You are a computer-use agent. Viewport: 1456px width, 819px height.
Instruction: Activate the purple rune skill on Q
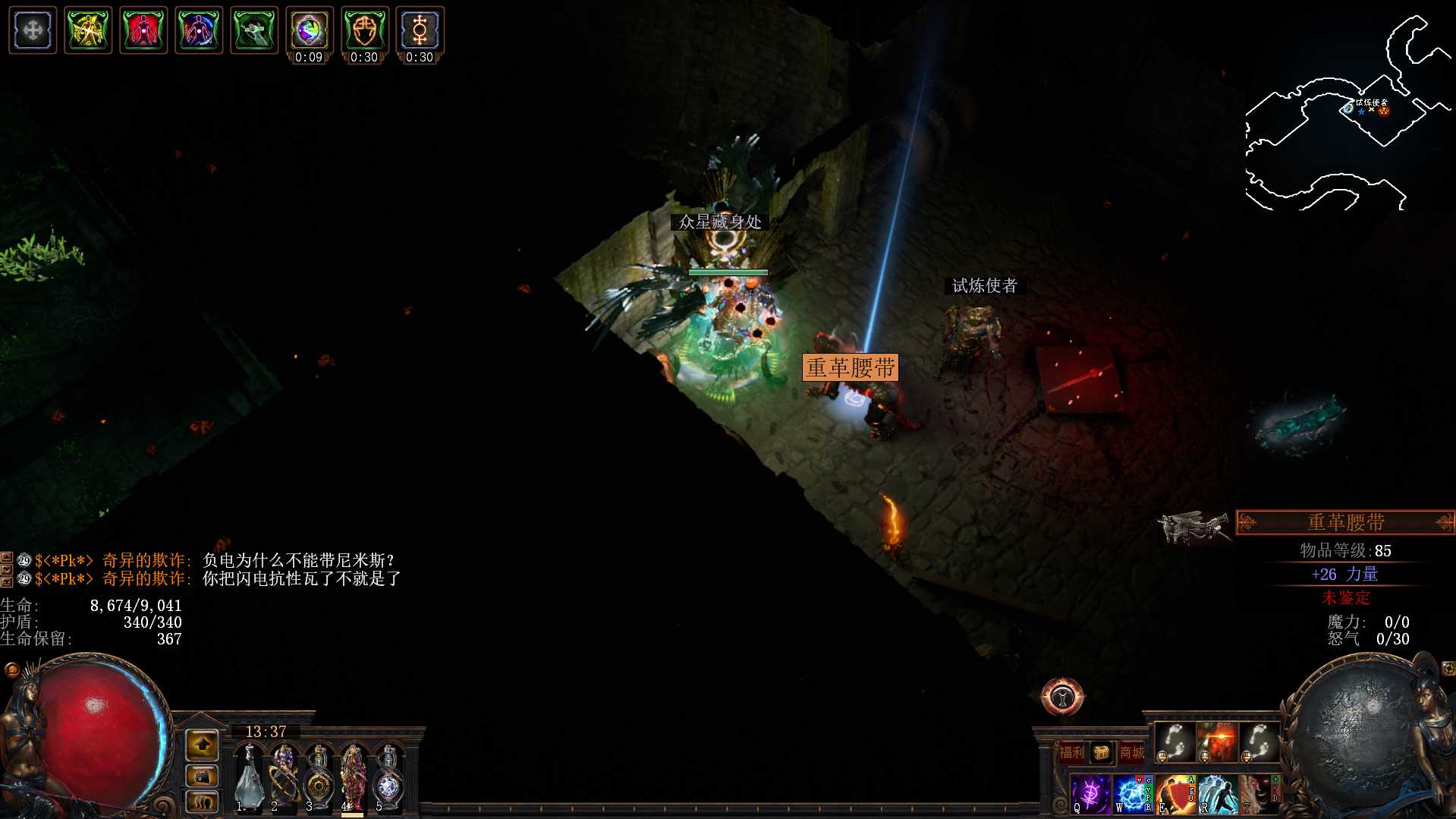point(1090,794)
